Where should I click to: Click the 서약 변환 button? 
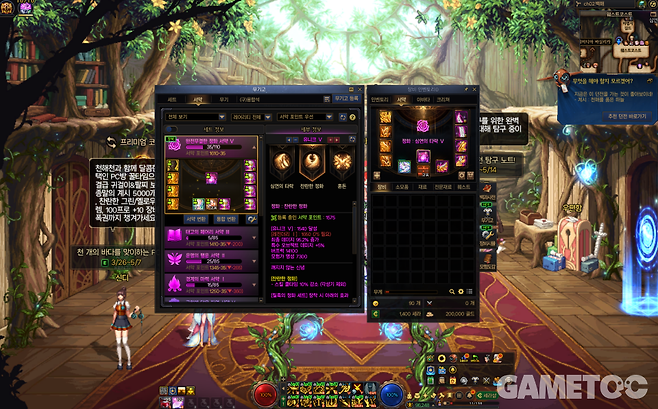click(x=199, y=218)
